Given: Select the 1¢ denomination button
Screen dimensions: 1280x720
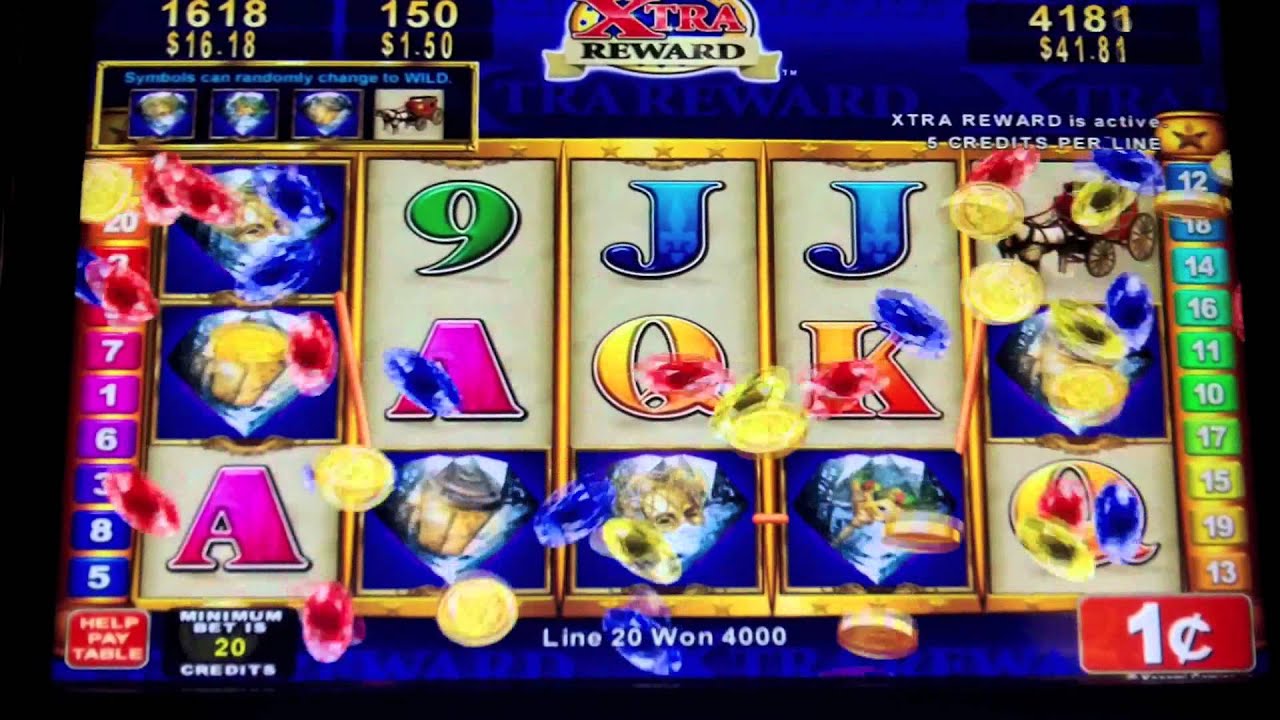Looking at the screenshot, I should coord(1166,634).
